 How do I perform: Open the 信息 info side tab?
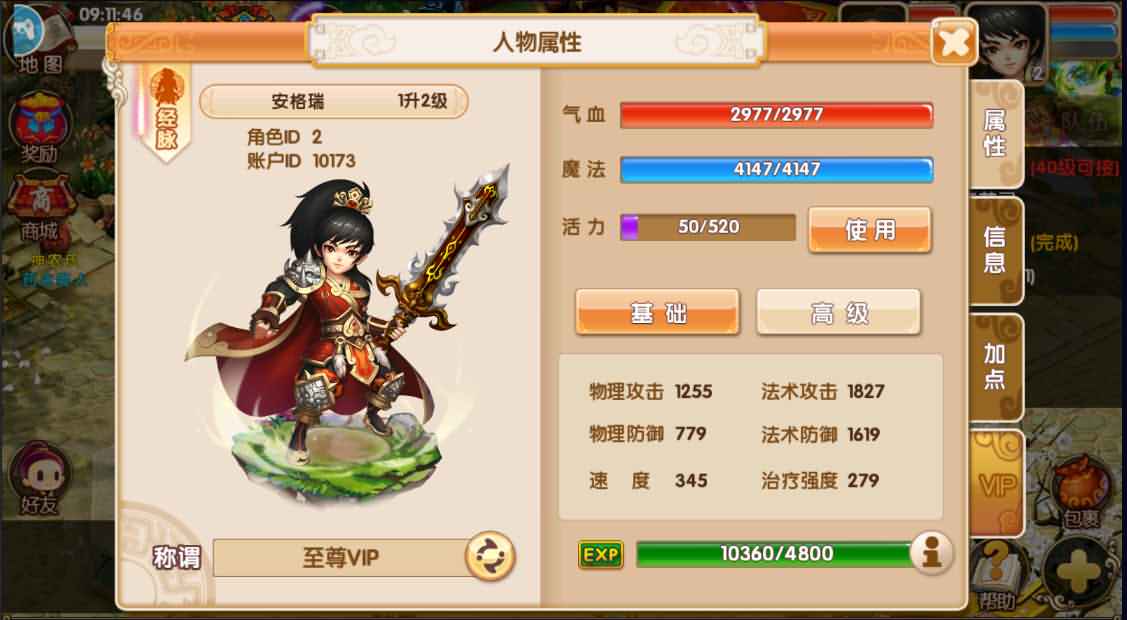[996, 250]
